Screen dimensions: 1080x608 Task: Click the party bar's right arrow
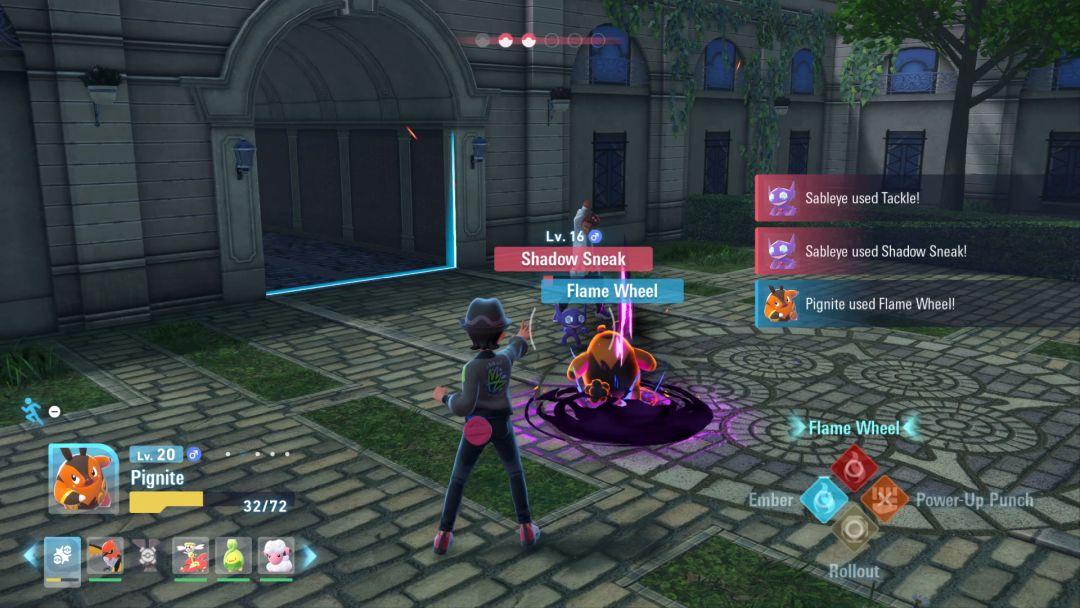click(x=309, y=555)
